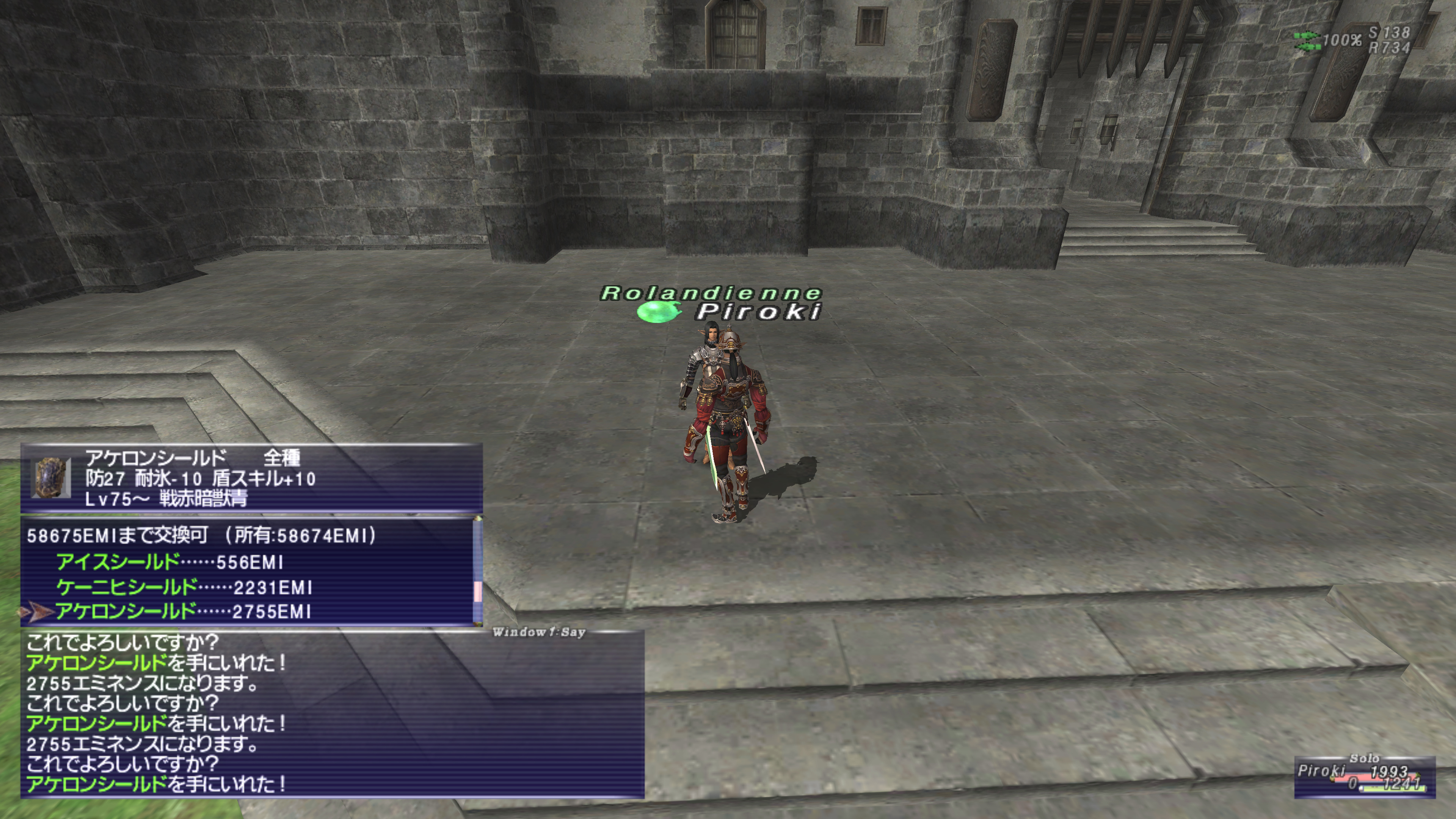Choose ケーニヒシールド for 2231EMI
Image resolution: width=1456 pixels, height=819 pixels.
tap(184, 588)
